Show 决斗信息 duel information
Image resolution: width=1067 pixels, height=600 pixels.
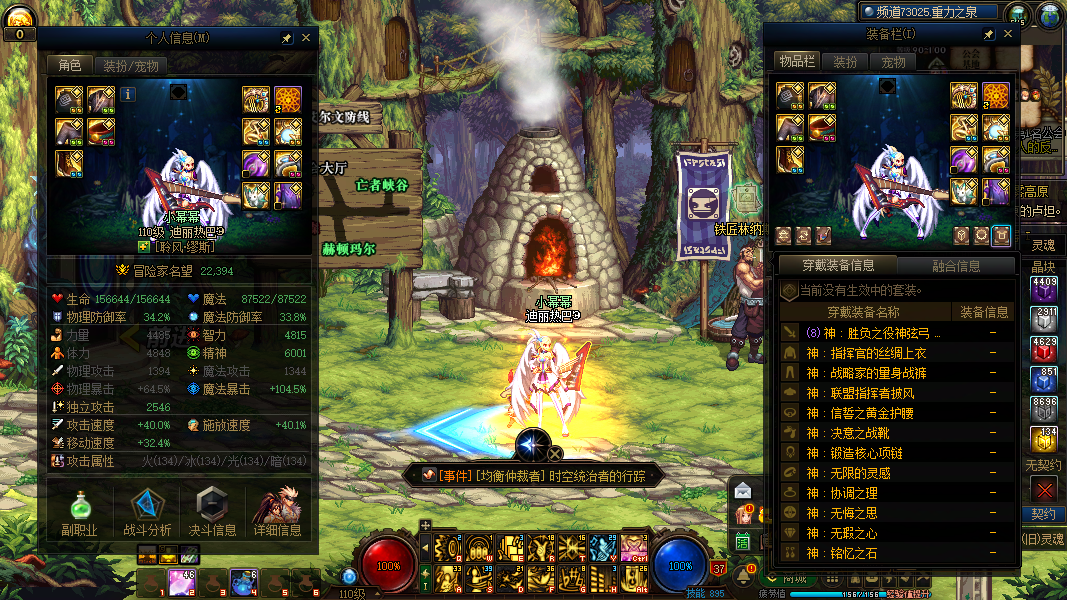click(x=213, y=512)
